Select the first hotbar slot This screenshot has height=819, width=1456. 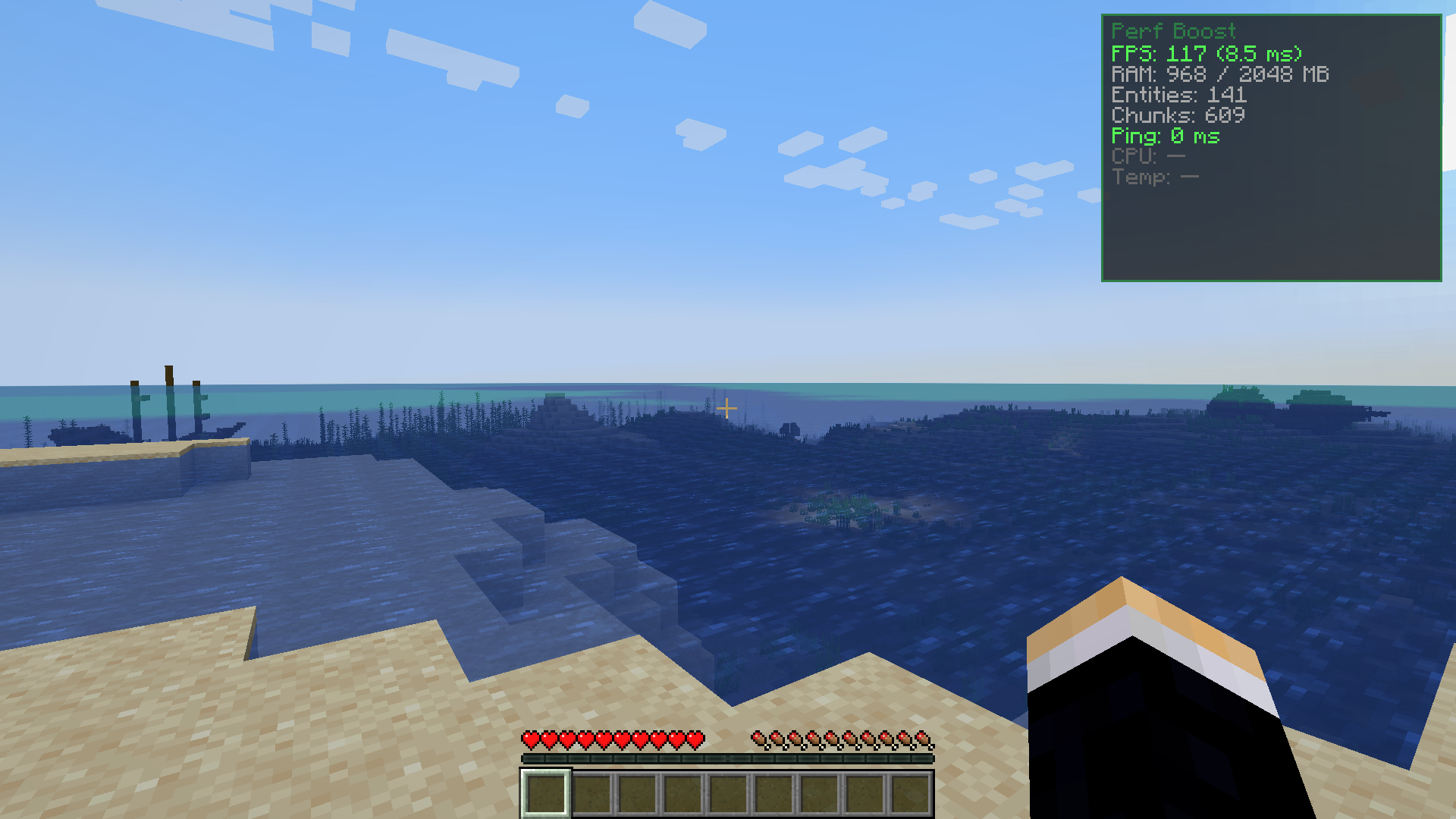[x=544, y=793]
